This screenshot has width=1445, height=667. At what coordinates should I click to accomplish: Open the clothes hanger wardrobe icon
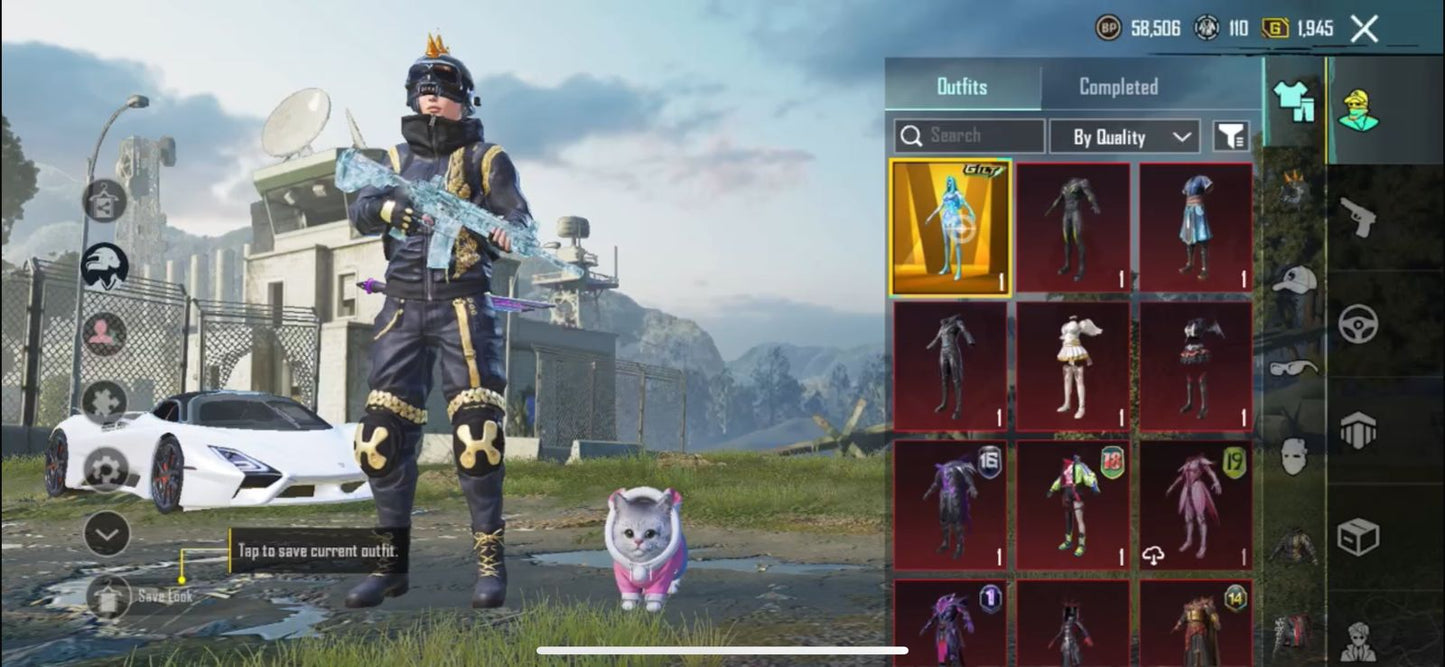tap(105, 200)
